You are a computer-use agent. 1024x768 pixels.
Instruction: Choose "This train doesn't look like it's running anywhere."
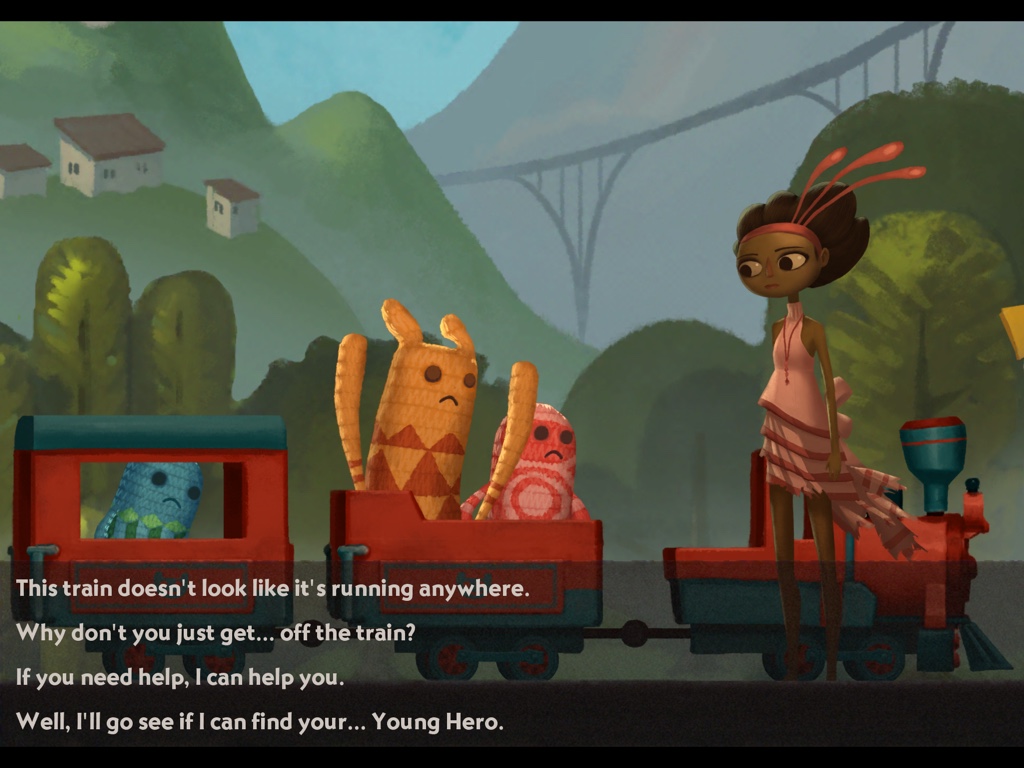pos(272,588)
